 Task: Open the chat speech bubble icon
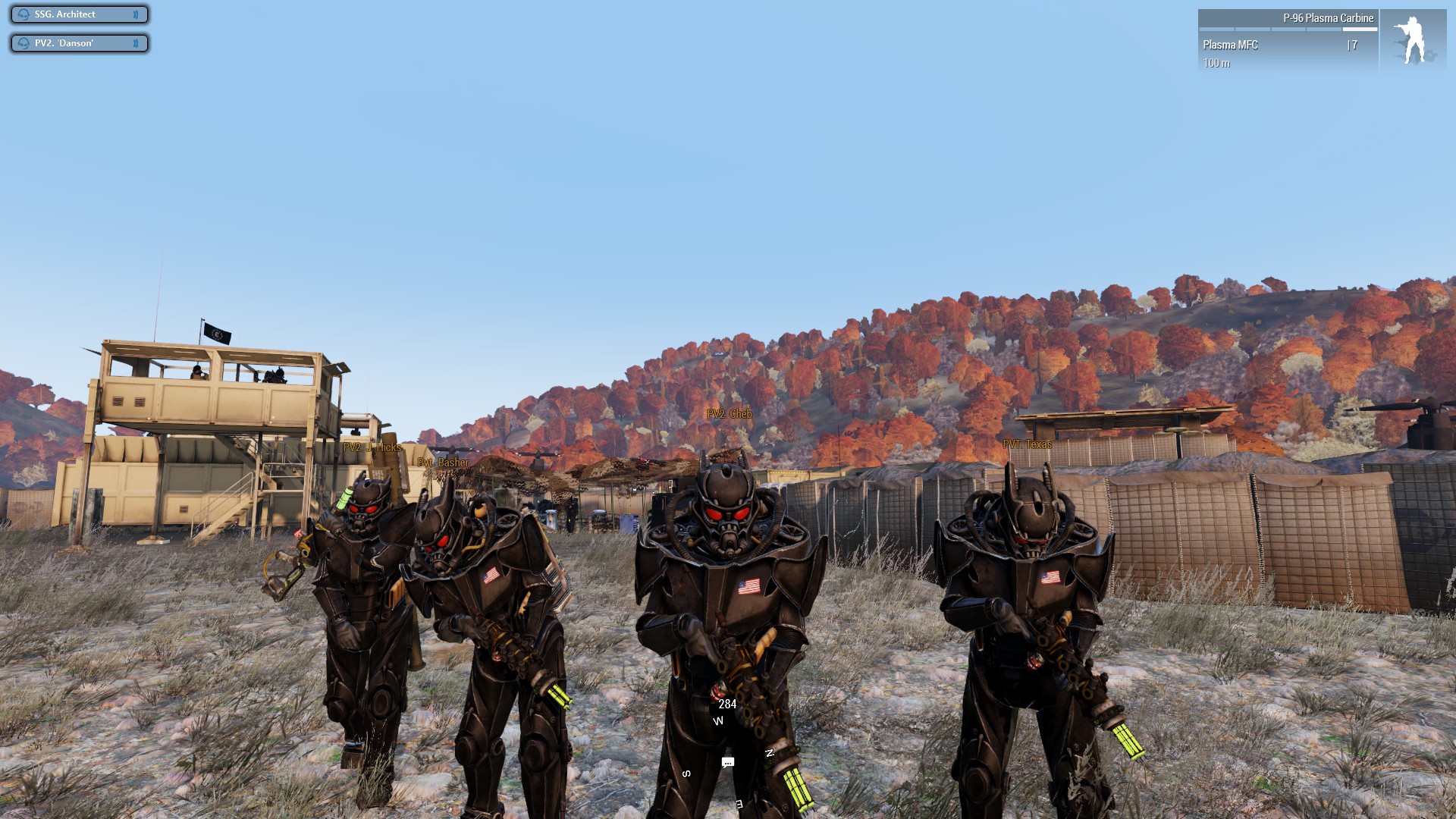point(728,762)
